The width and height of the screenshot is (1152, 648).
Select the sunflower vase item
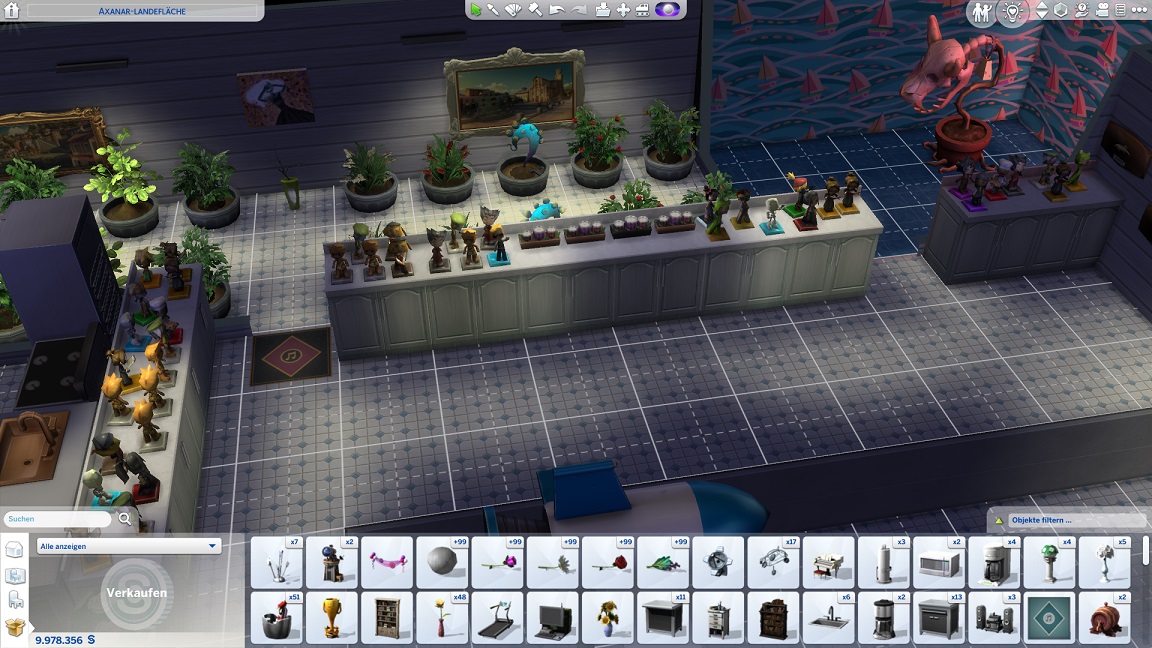[x=608, y=618]
